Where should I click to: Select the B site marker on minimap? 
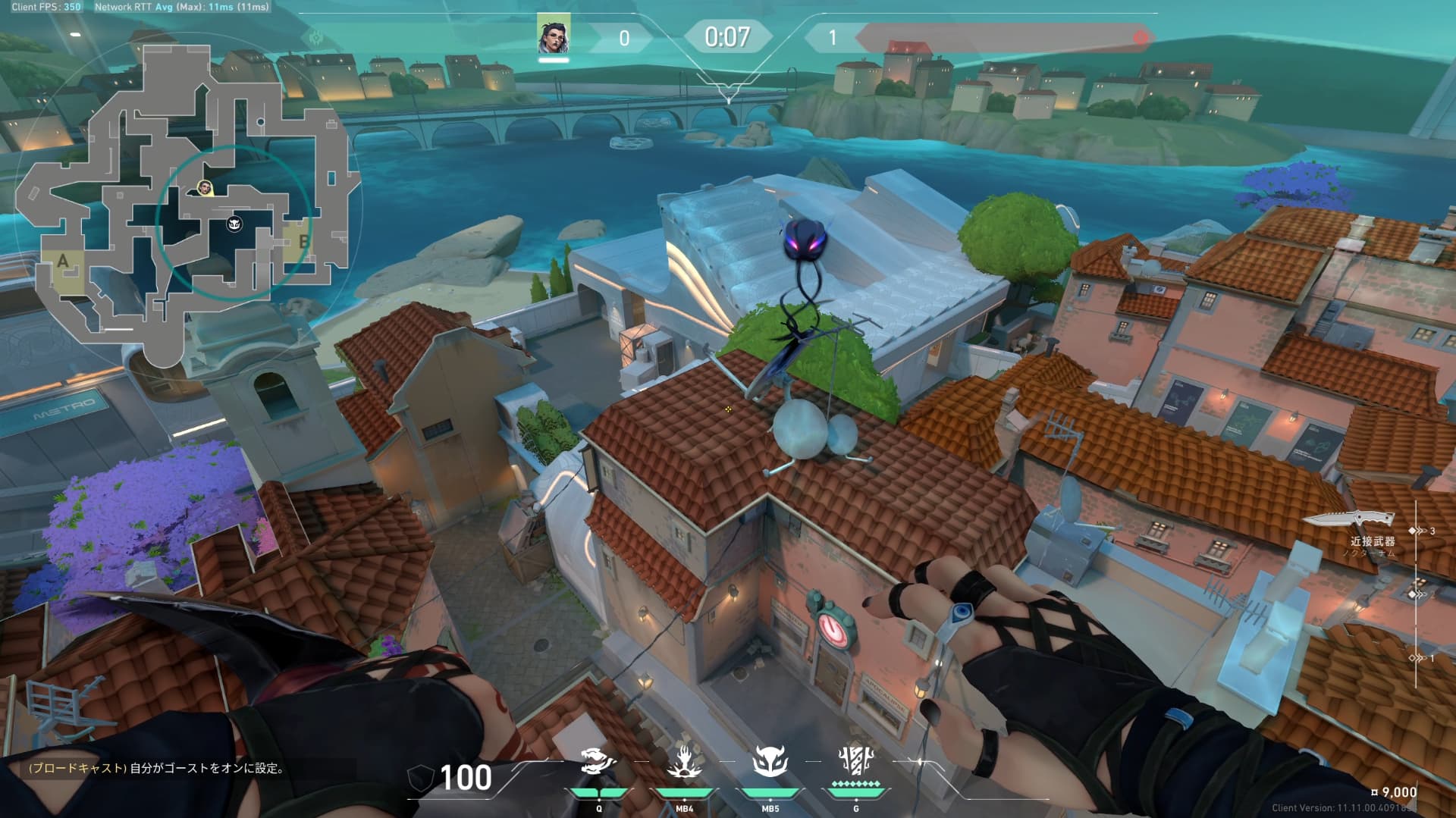pyautogui.click(x=303, y=241)
